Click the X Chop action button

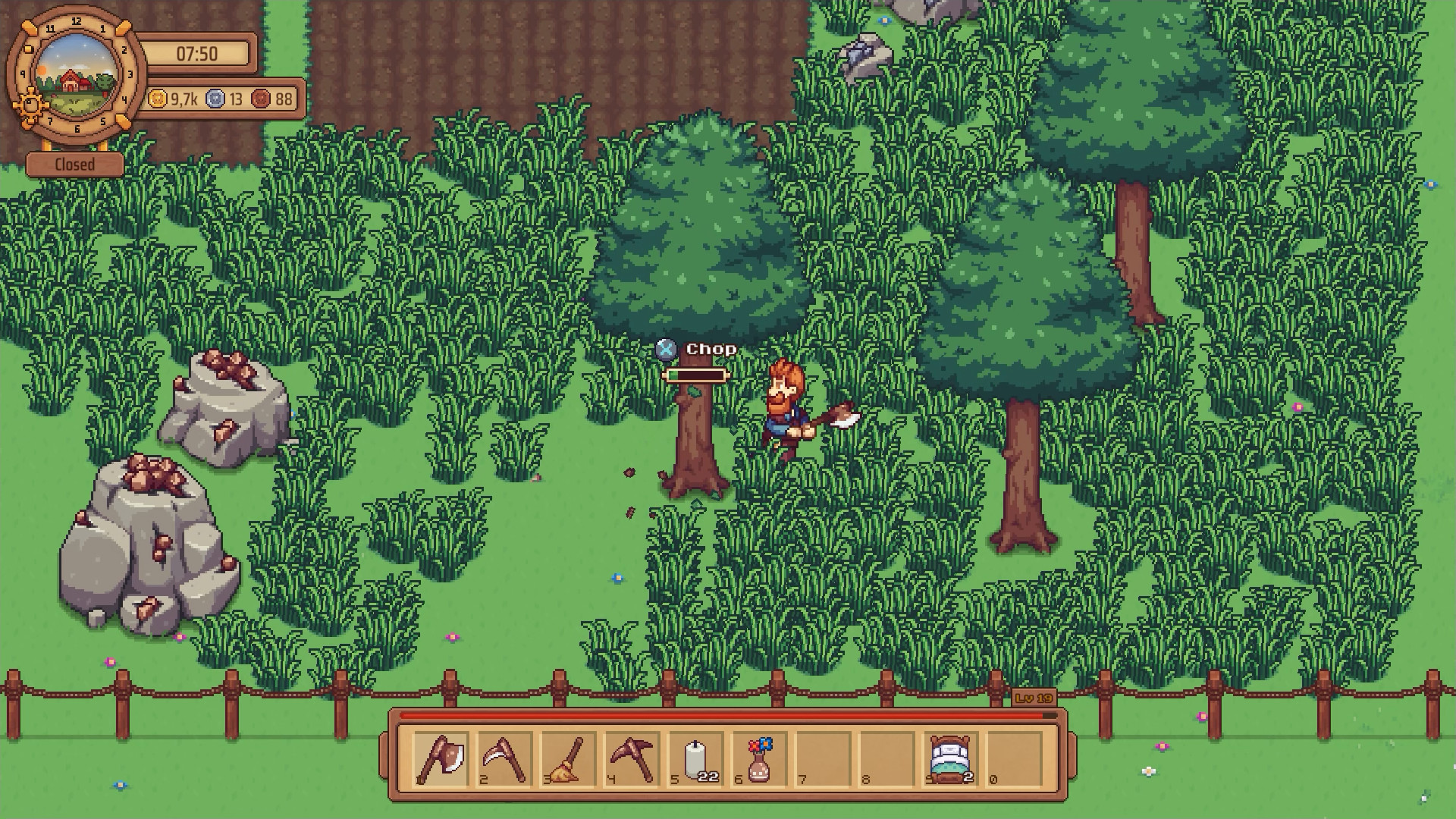[666, 350]
